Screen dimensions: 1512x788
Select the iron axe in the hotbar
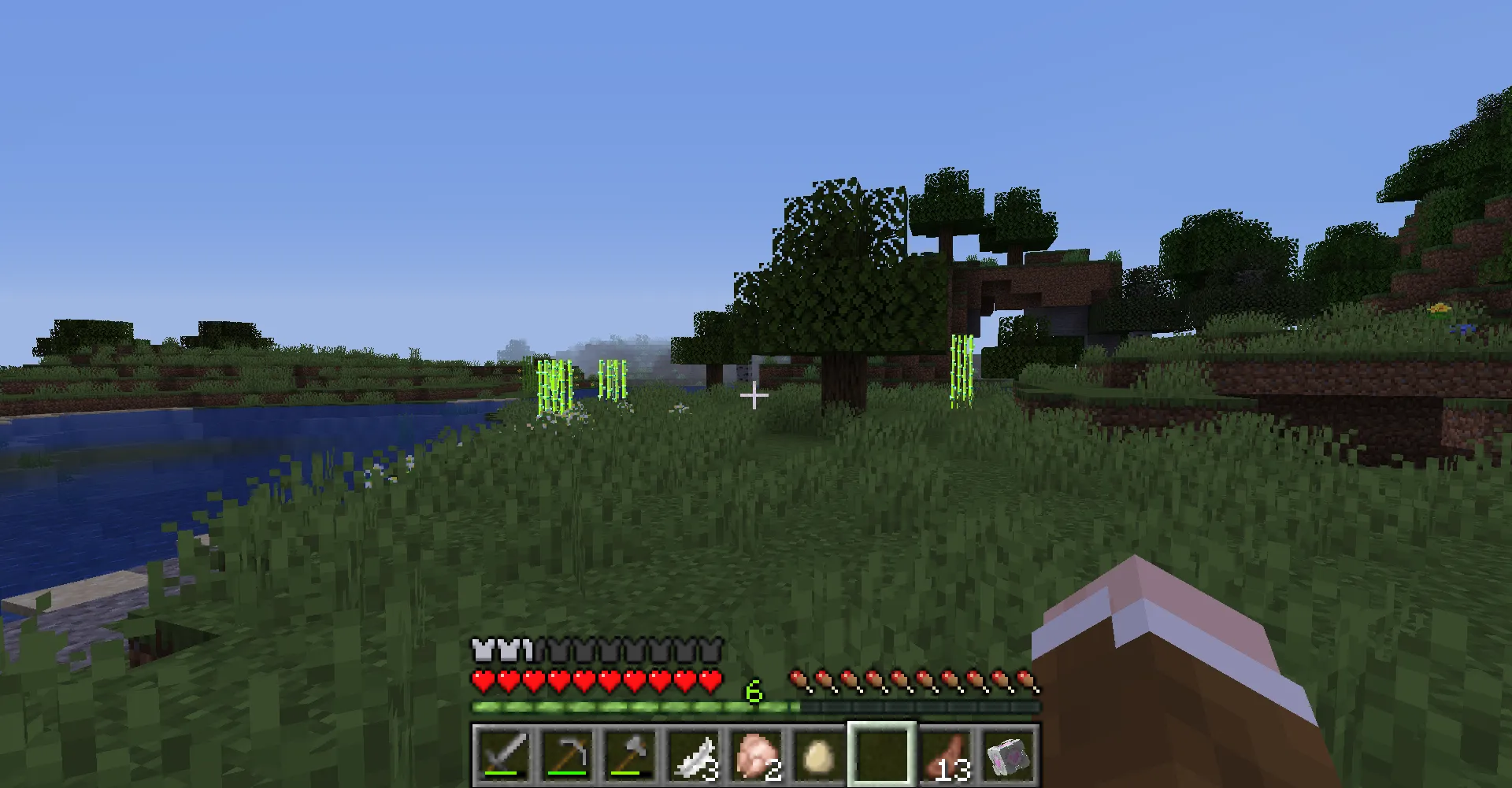(x=632, y=756)
